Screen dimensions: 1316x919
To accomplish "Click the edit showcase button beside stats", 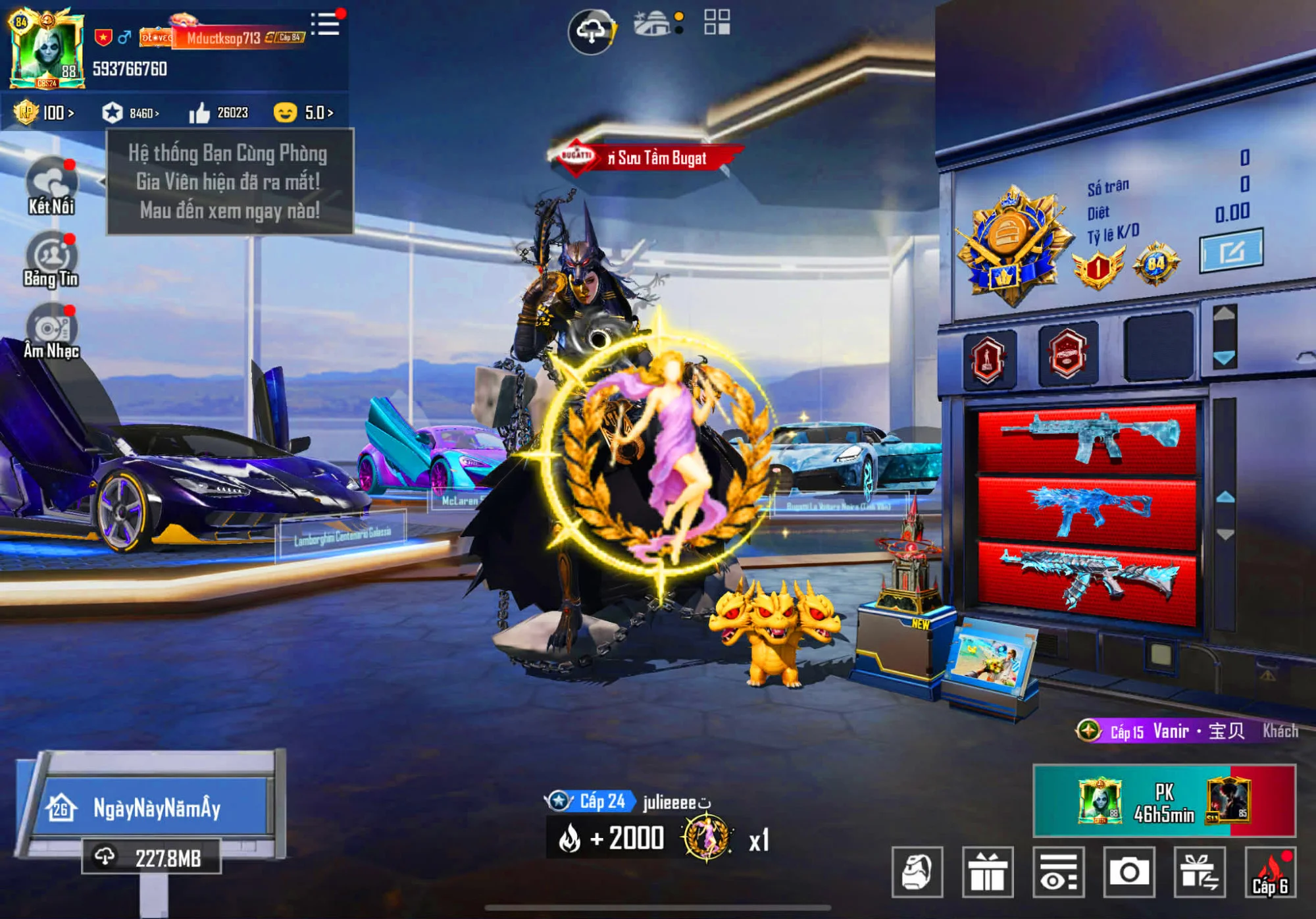I will pyautogui.click(x=1230, y=250).
